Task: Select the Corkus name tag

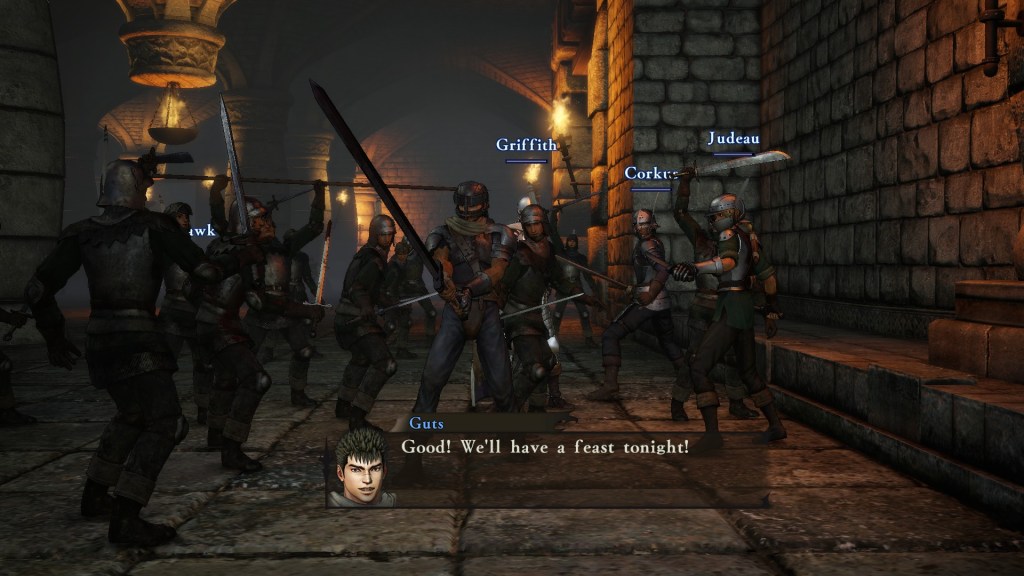Action: (650, 174)
